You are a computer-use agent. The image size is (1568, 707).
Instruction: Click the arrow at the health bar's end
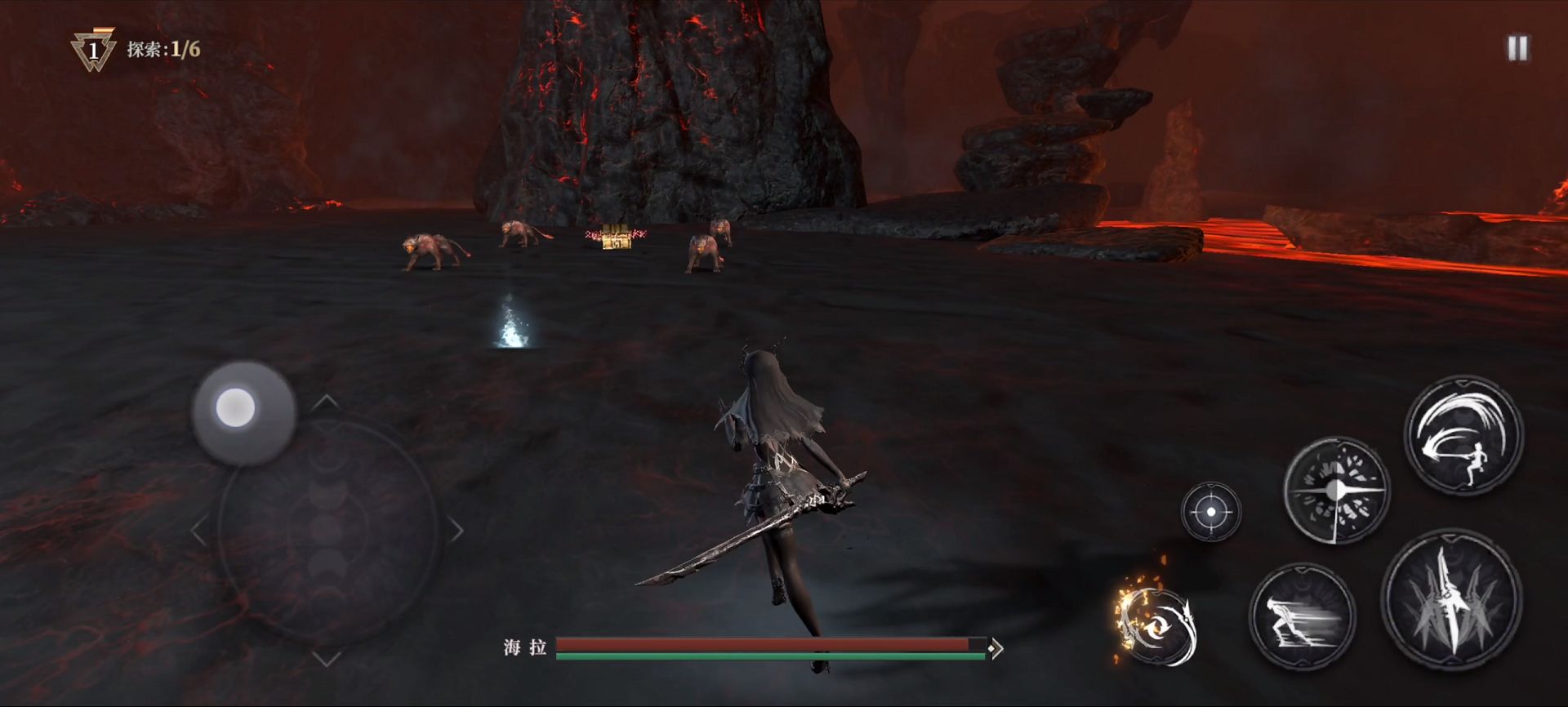(996, 648)
